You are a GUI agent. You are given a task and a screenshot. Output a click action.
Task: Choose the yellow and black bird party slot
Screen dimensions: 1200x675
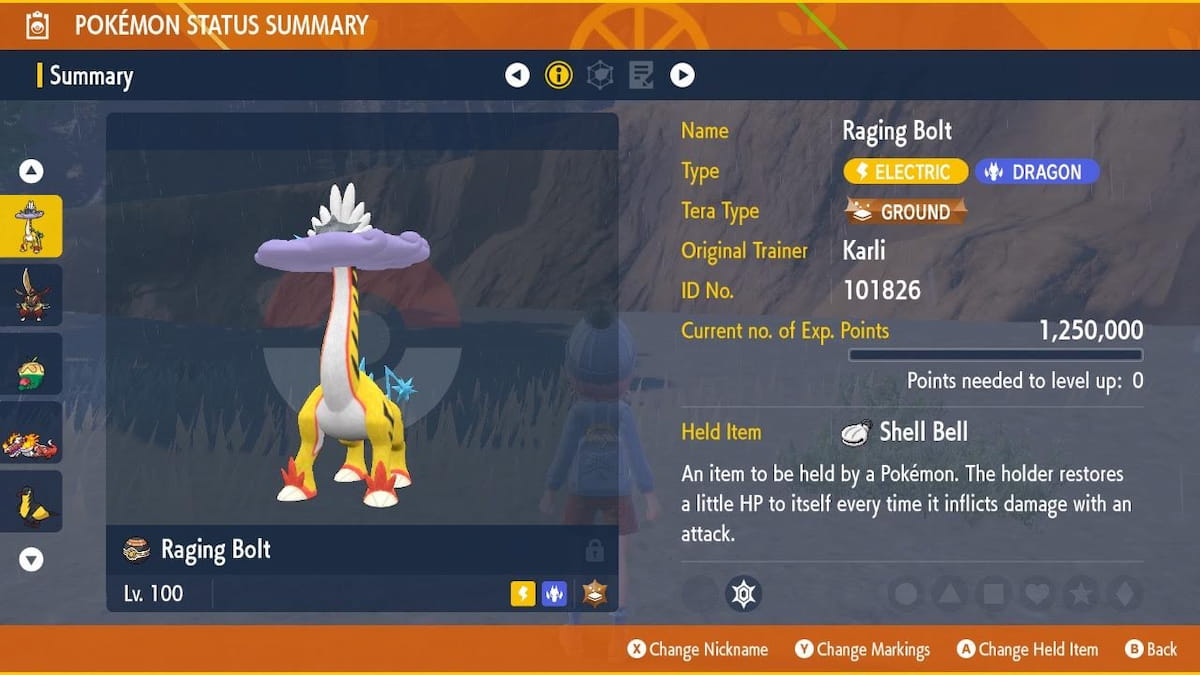[31, 502]
